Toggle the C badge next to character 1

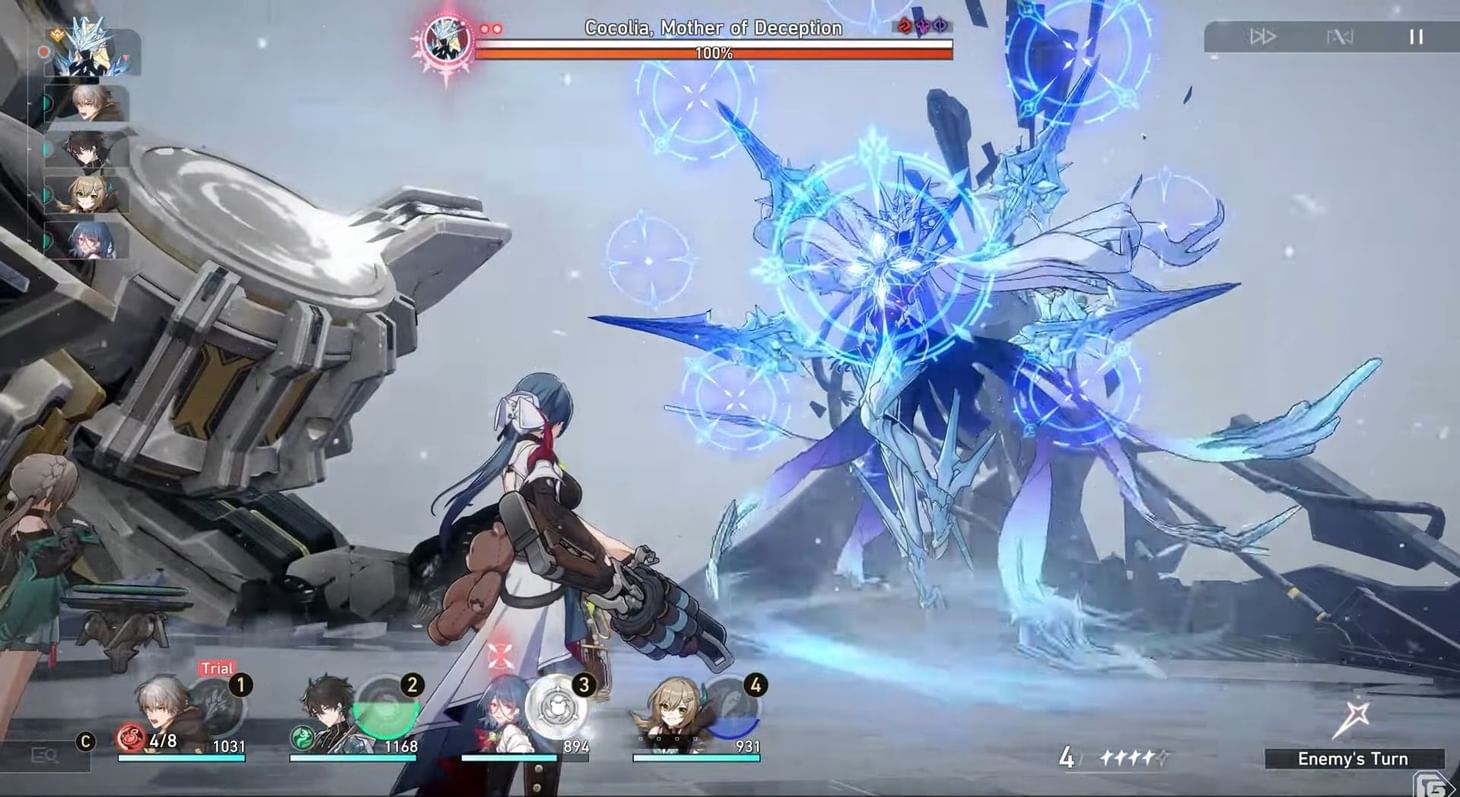pos(85,742)
